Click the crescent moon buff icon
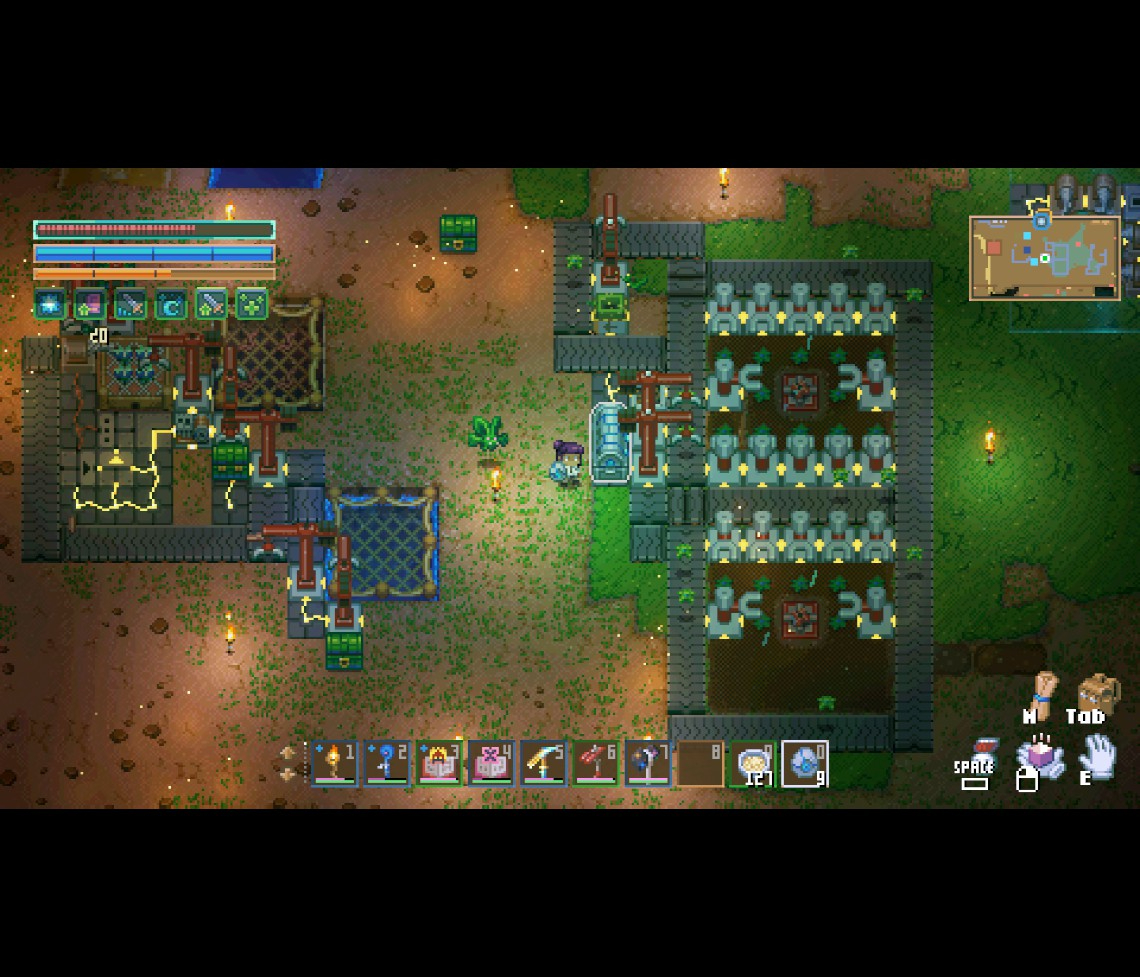Screen dimensions: 1140x977 point(170,304)
